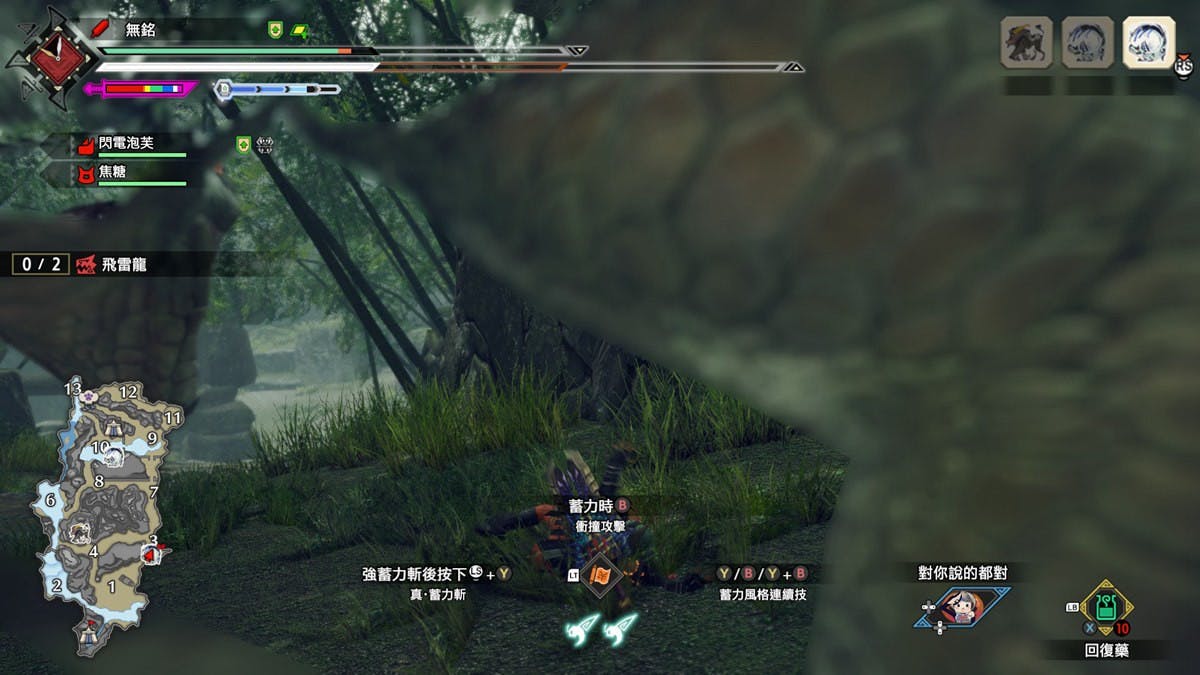Switch skills with the orange scroll icon
This screenshot has width=1200, height=675.
click(601, 575)
